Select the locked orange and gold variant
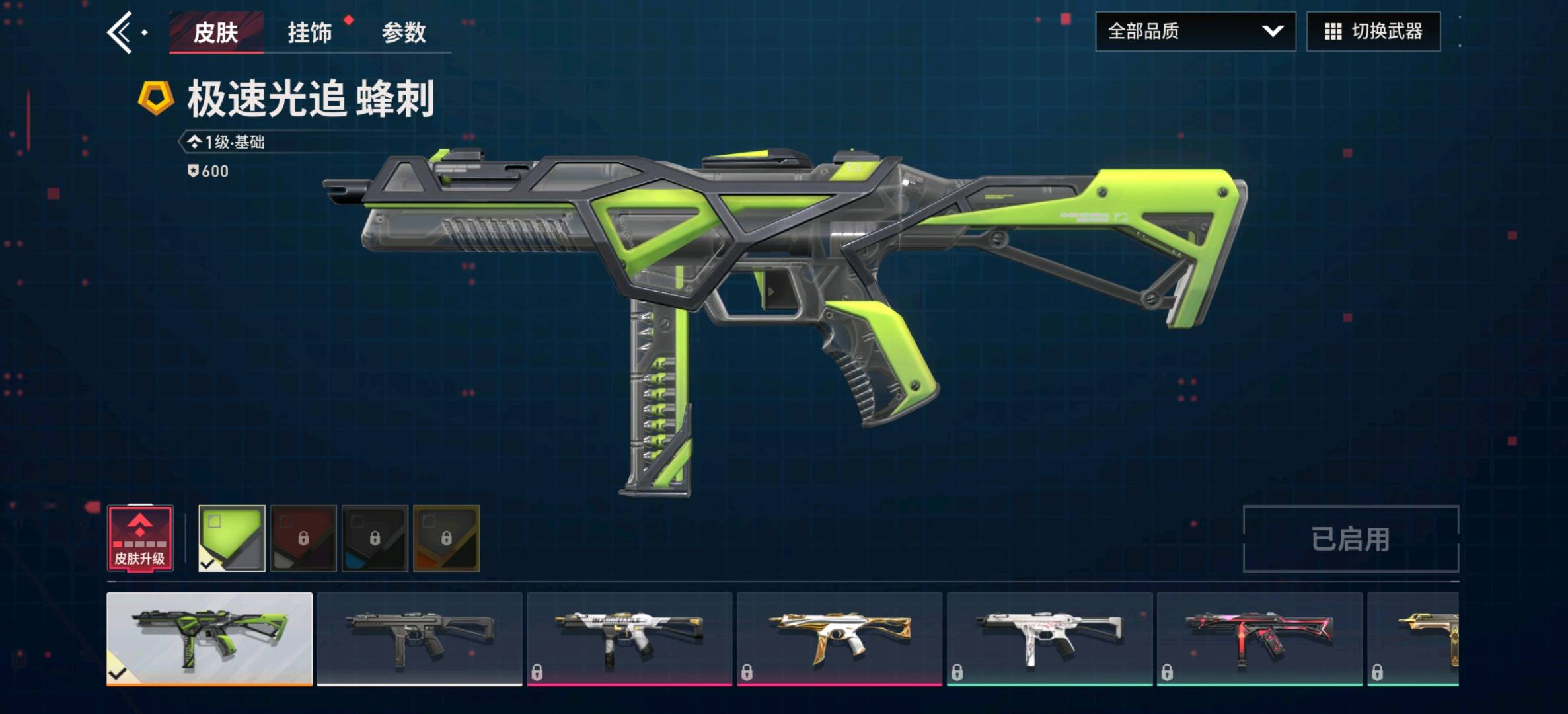 tap(446, 538)
